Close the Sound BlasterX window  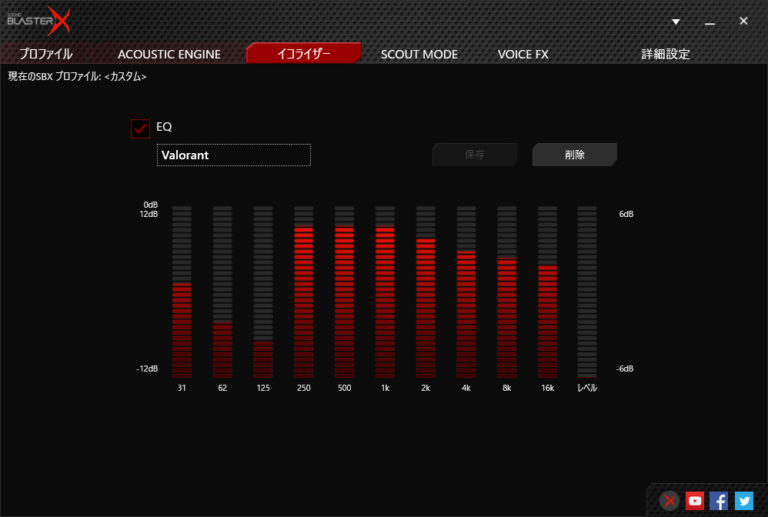click(743, 21)
